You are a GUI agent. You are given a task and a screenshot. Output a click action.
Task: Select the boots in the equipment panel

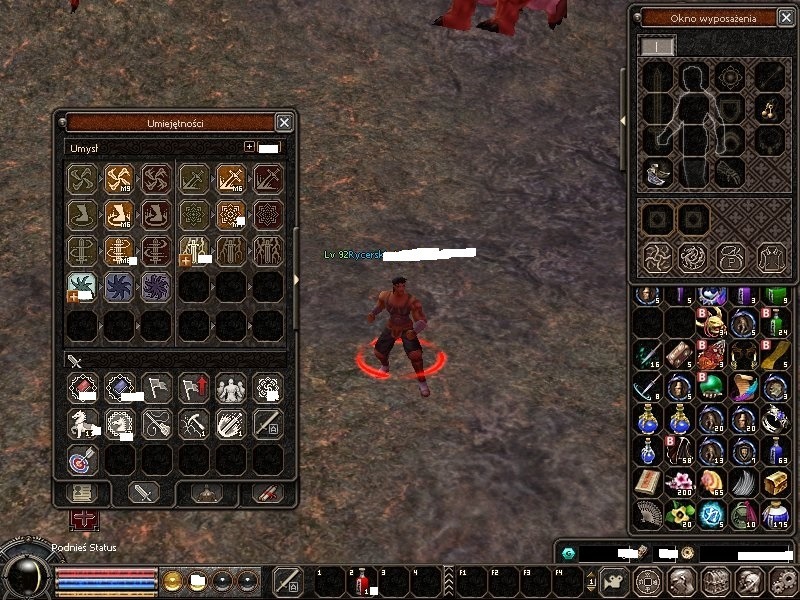657,172
